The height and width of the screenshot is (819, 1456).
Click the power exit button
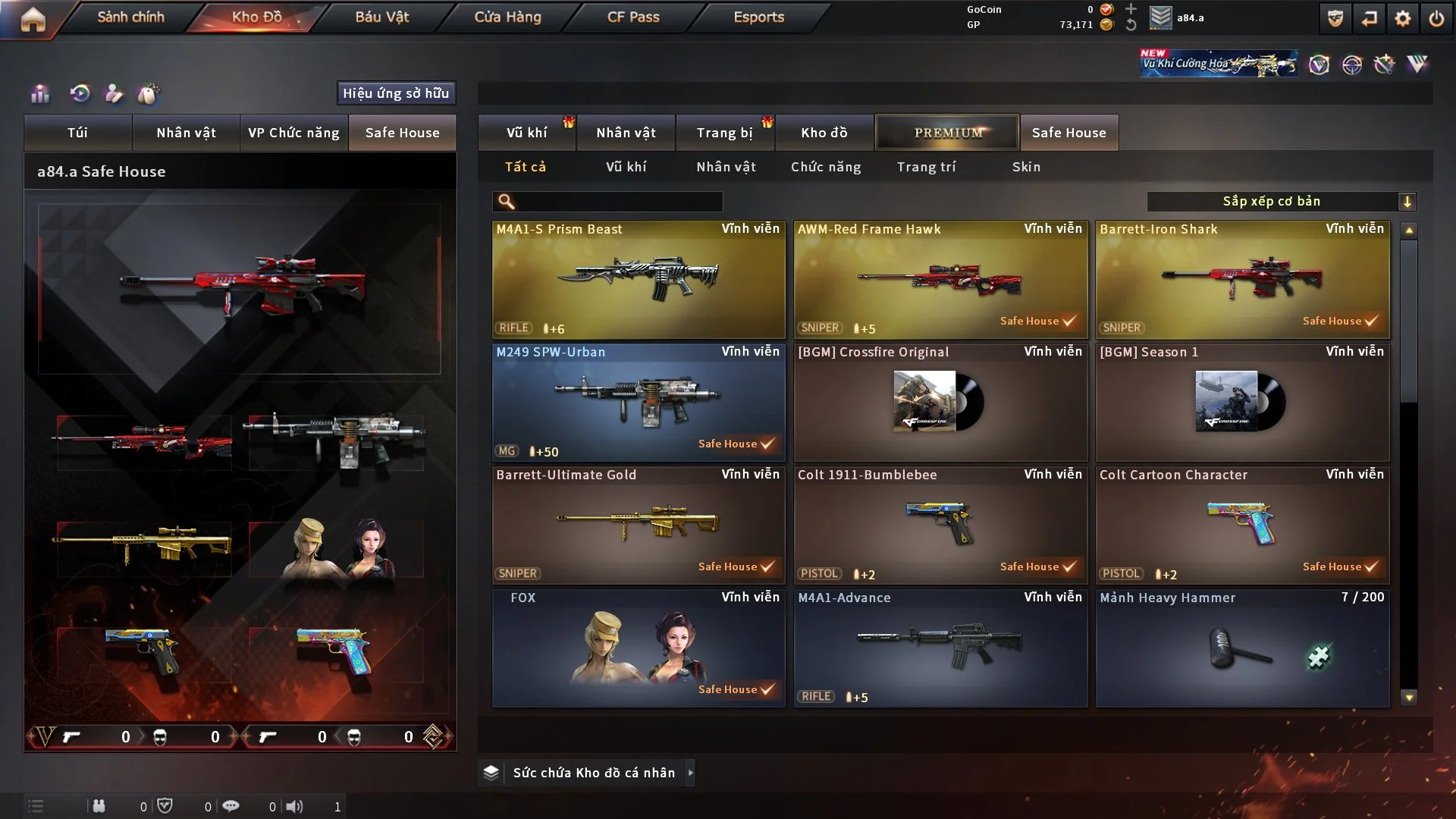tap(1436, 19)
